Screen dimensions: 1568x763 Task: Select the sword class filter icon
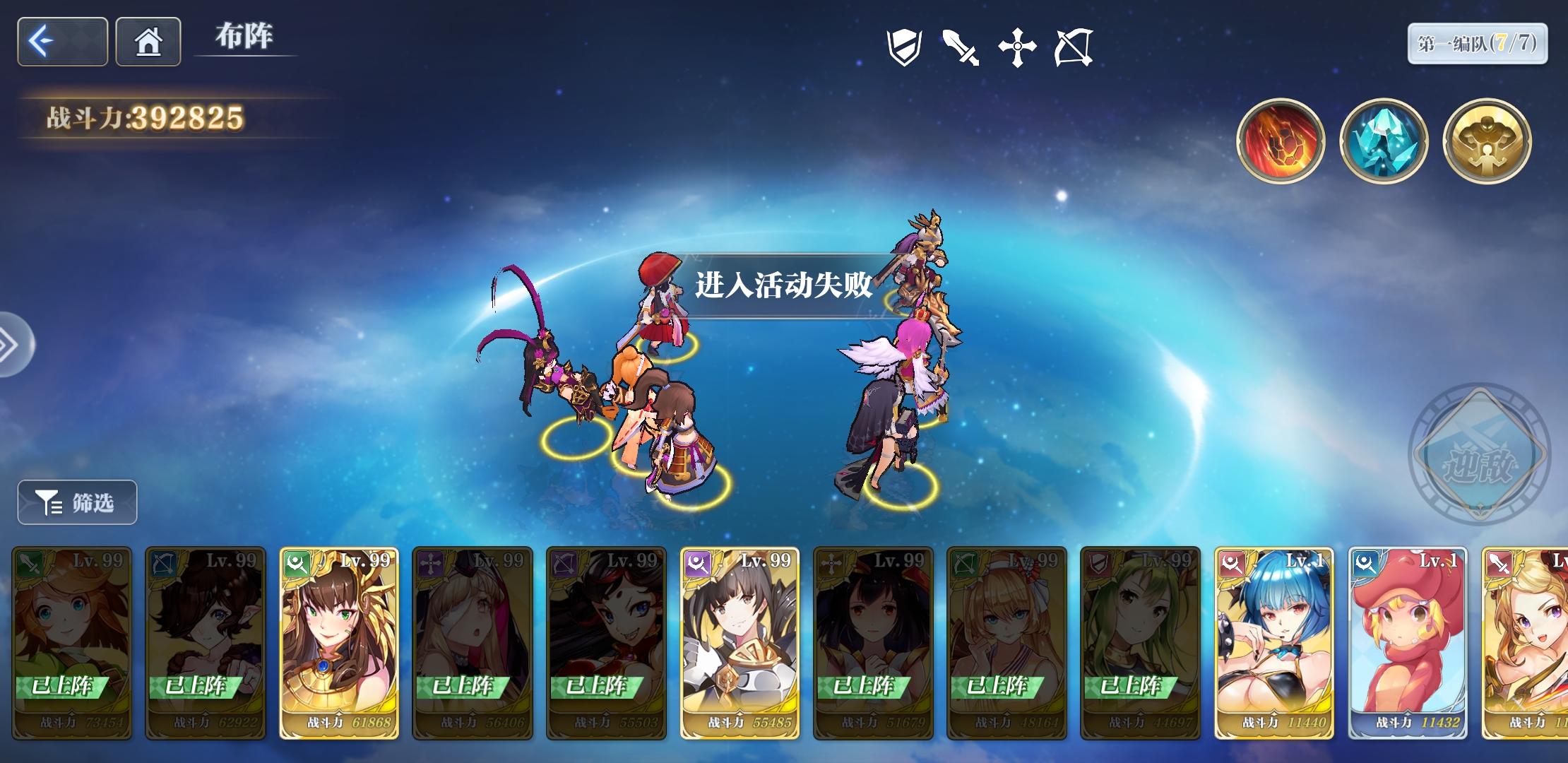962,48
